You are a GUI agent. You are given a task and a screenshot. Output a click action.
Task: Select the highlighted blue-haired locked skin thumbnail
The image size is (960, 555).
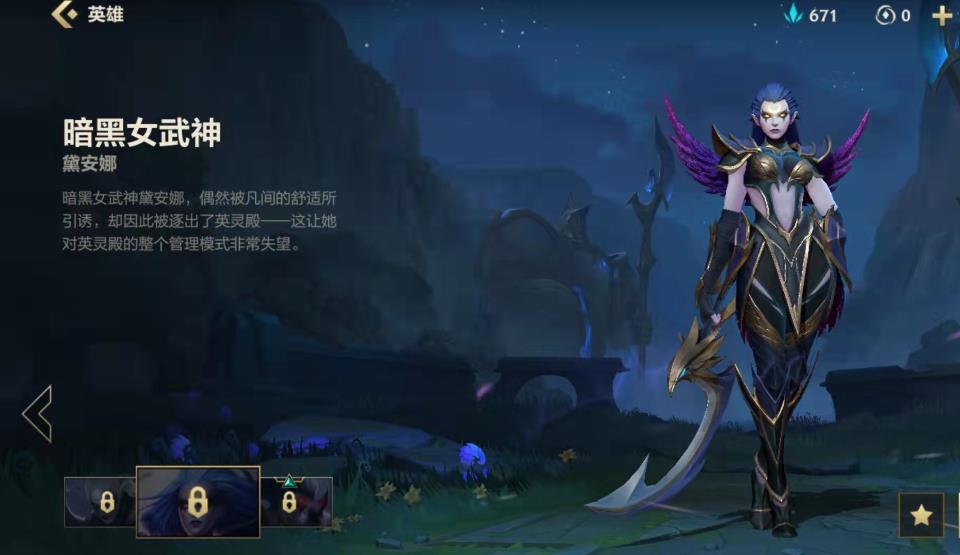tap(198, 502)
